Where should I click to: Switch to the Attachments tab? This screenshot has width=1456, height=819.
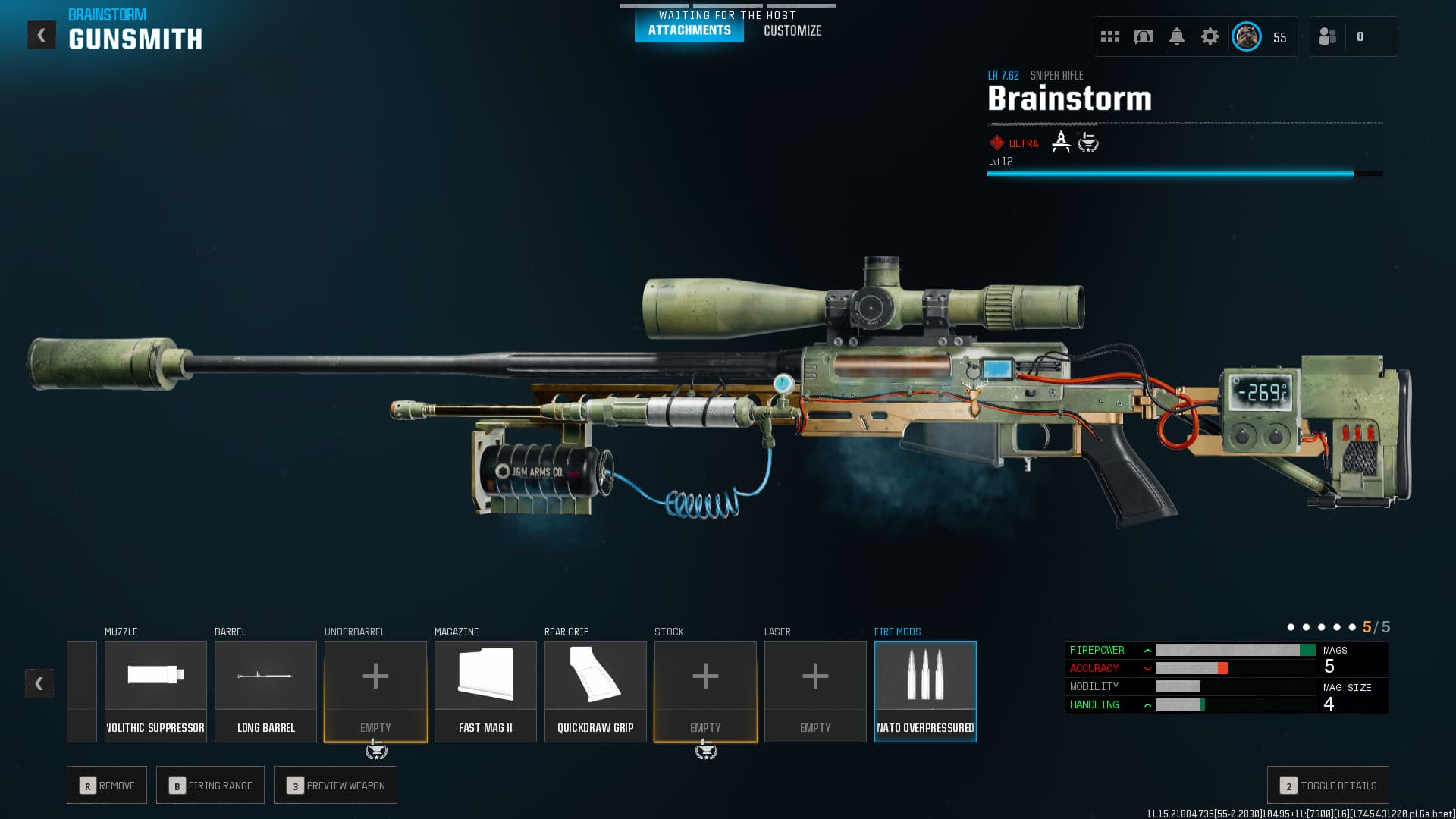pyautogui.click(x=689, y=31)
